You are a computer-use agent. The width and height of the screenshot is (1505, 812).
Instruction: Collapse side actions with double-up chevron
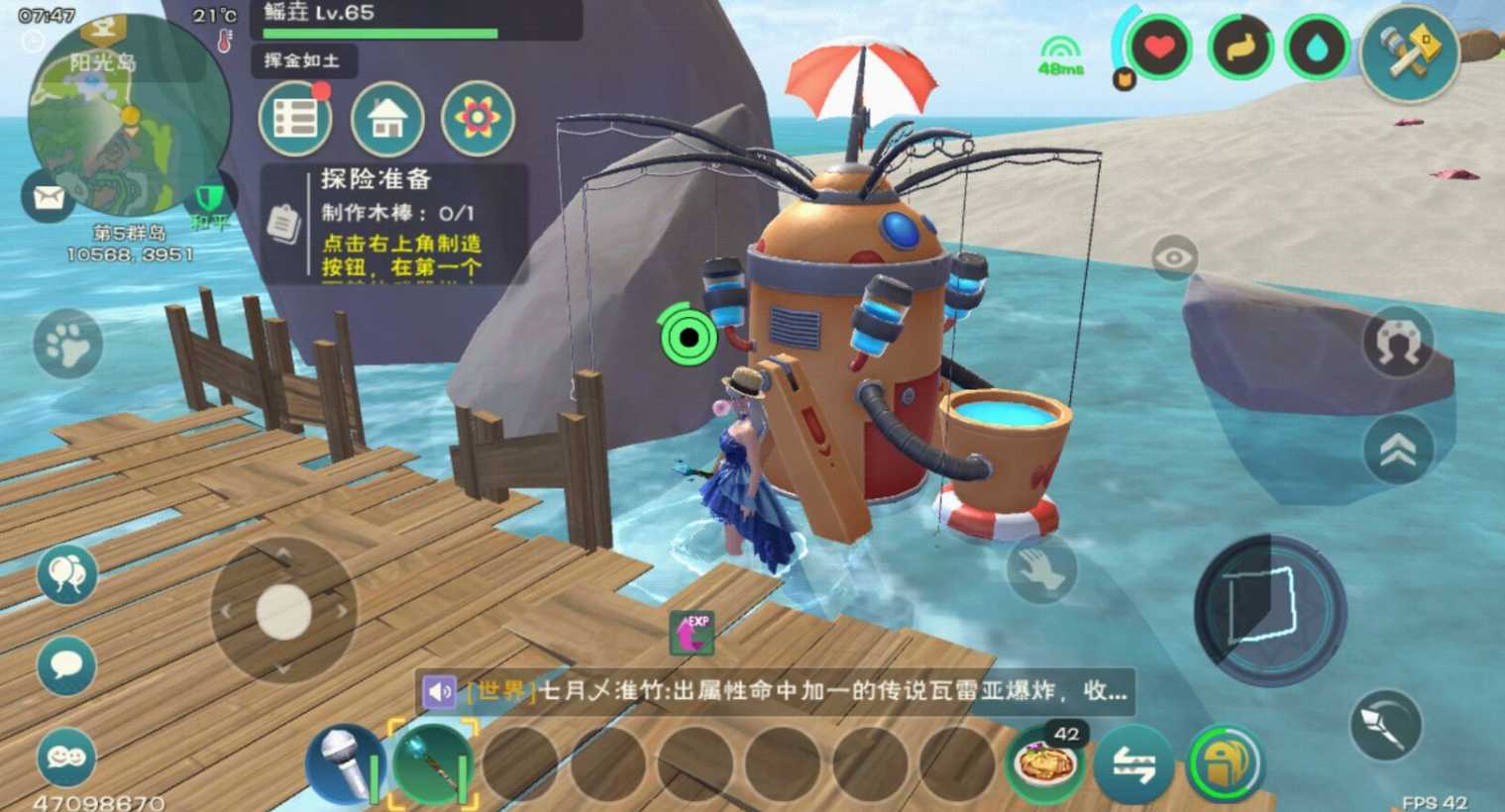pos(1399,448)
